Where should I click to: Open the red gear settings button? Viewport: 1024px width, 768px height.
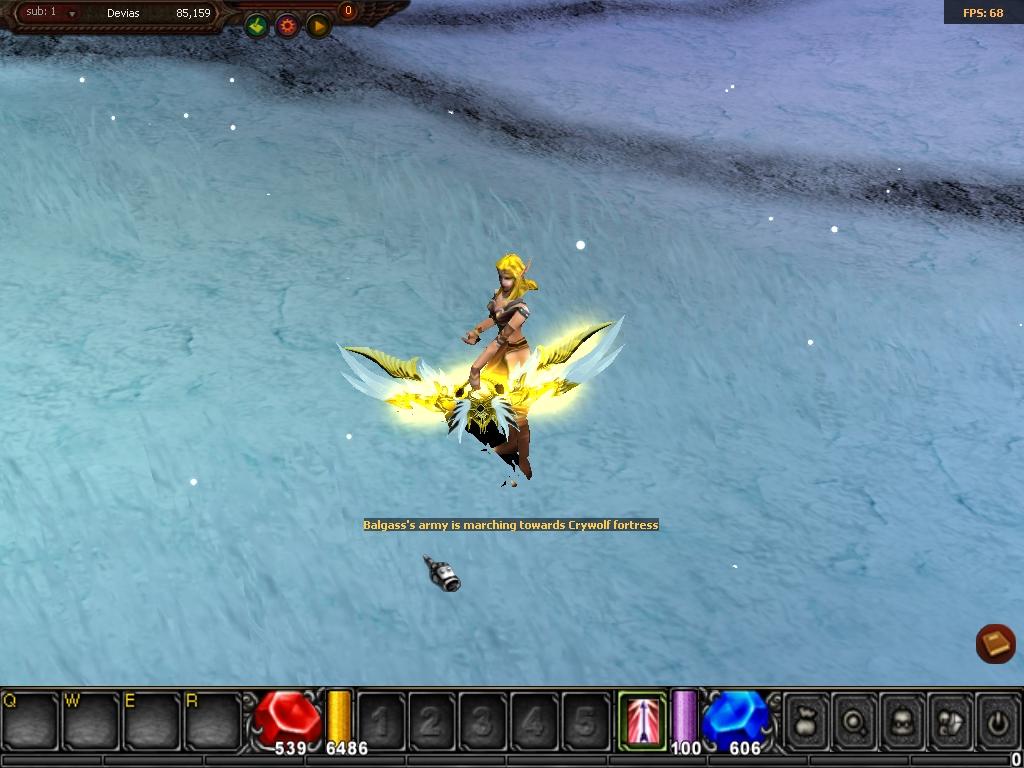click(x=288, y=26)
